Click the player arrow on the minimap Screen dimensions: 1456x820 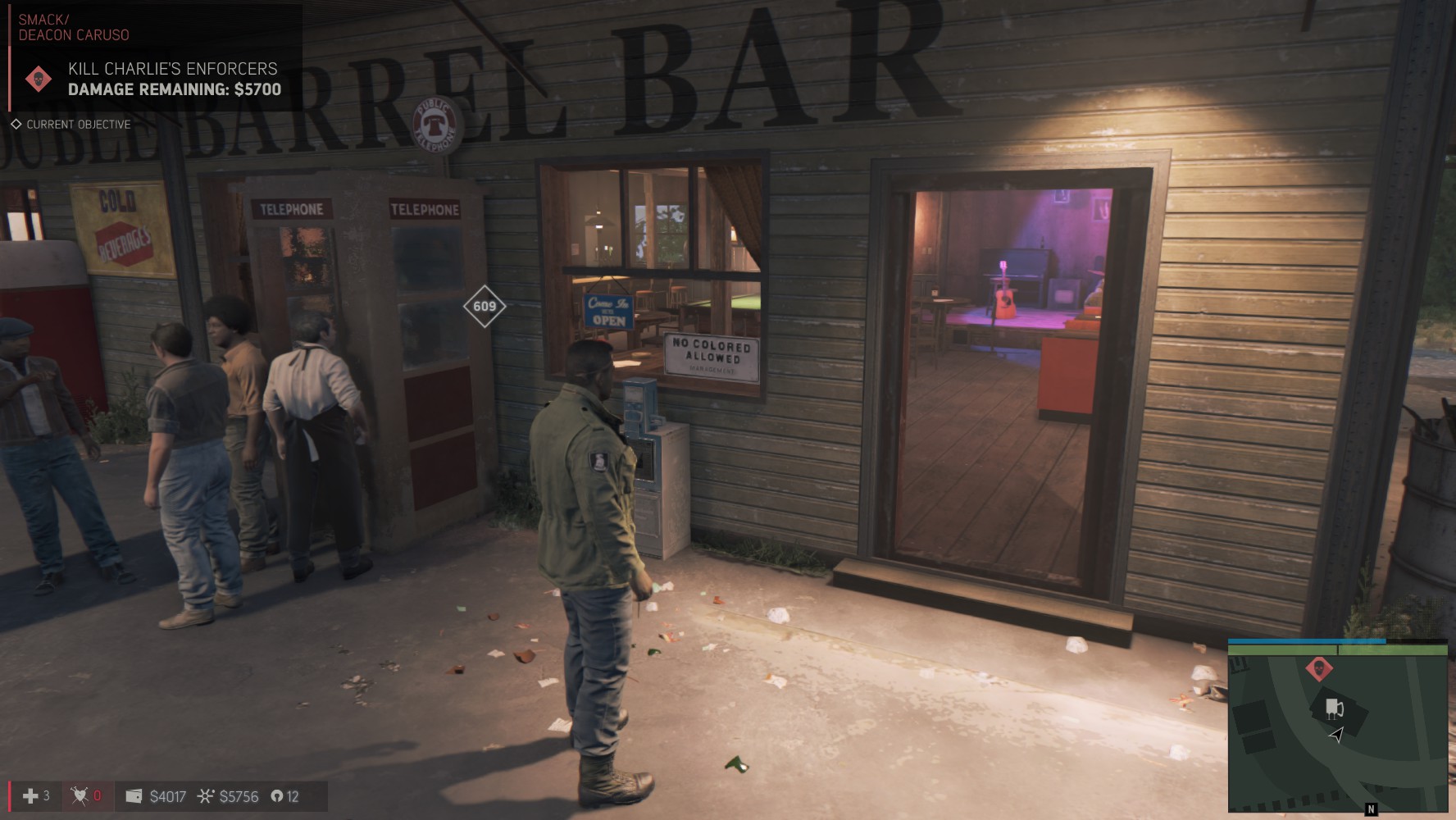1337,735
